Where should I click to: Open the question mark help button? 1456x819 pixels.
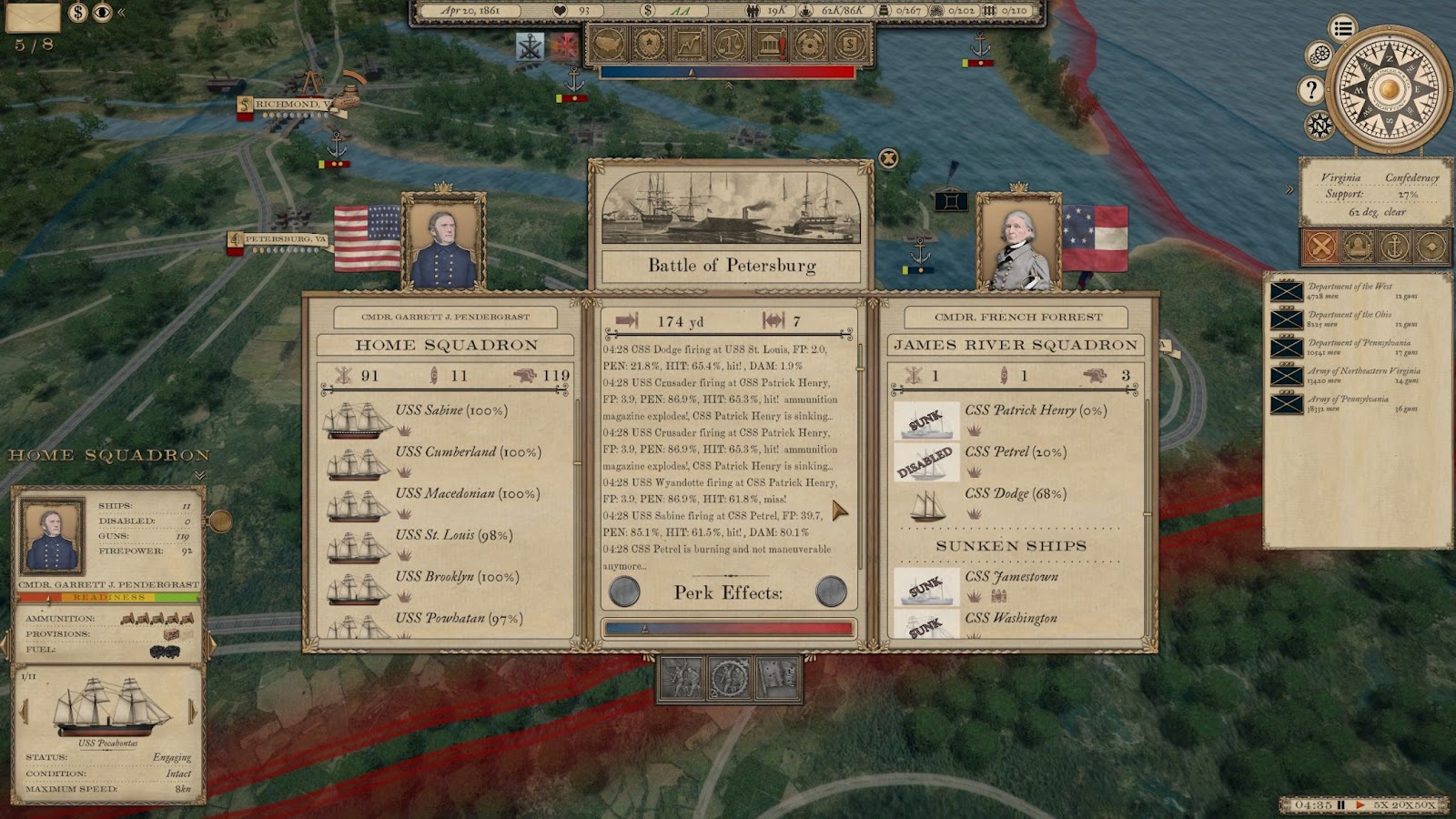pos(1310,89)
